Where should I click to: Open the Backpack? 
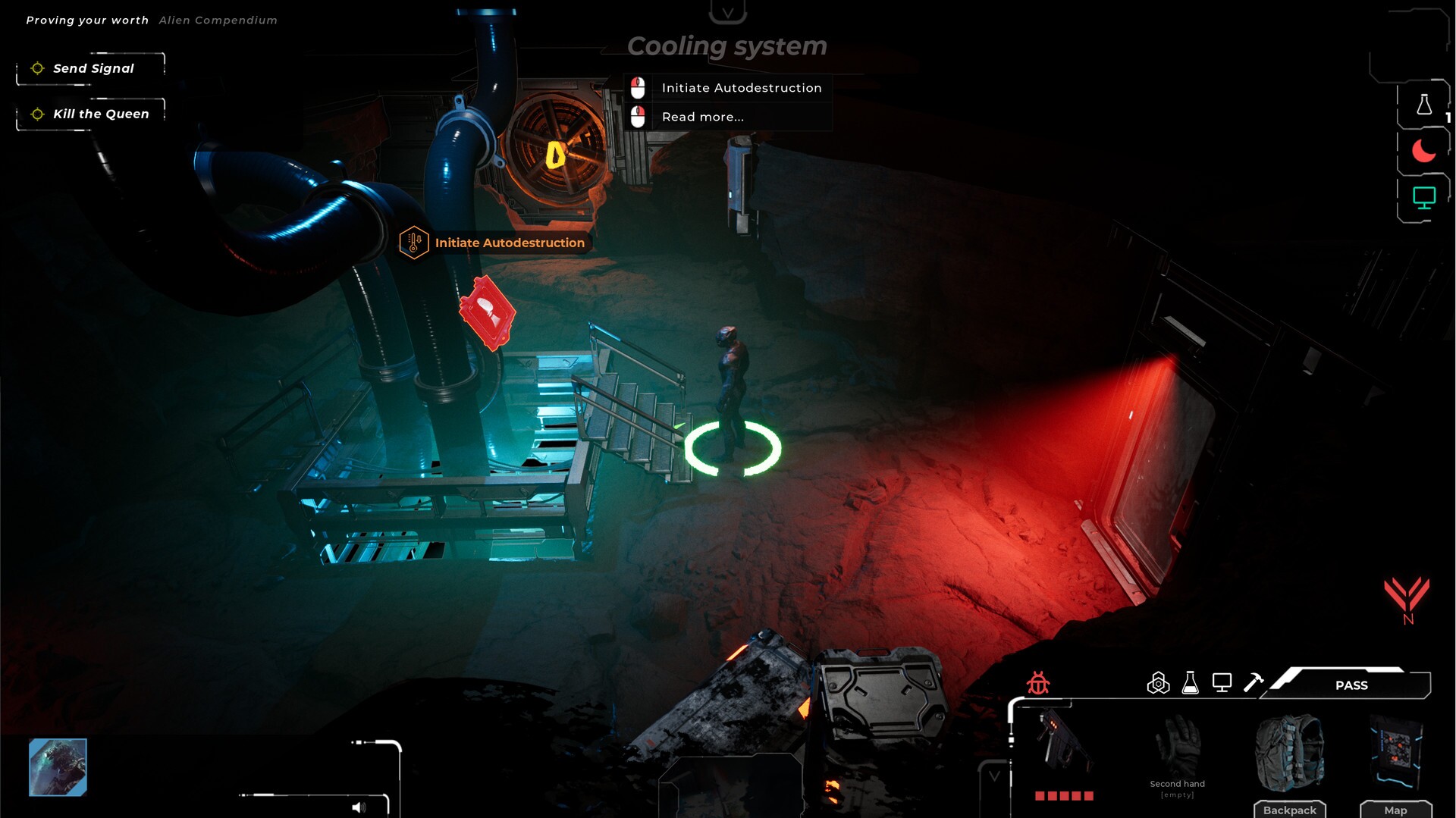point(1291,809)
